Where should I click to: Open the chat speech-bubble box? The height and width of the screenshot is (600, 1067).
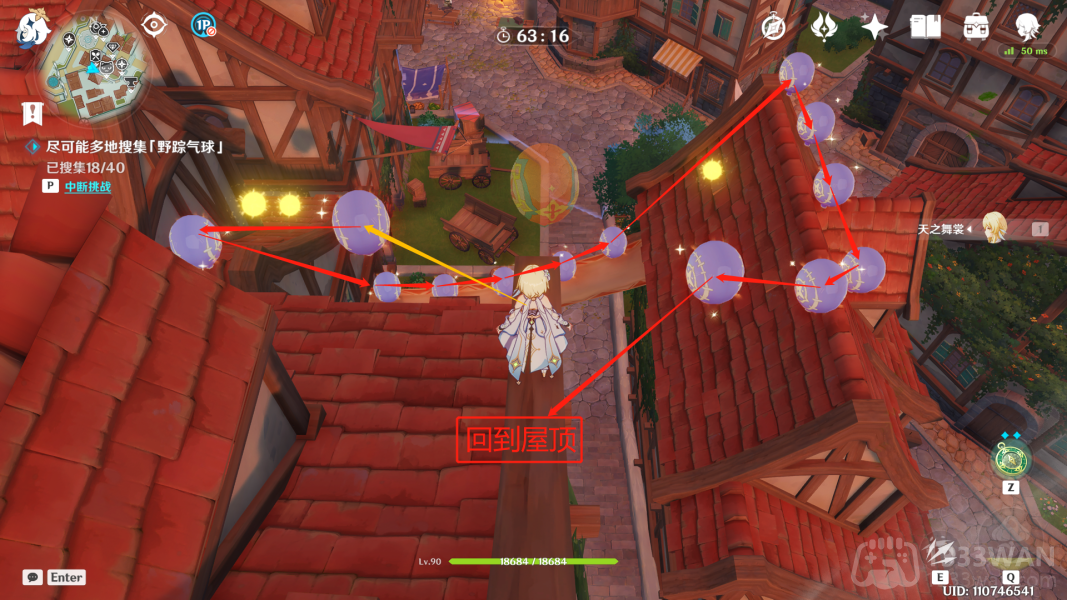click(x=33, y=577)
